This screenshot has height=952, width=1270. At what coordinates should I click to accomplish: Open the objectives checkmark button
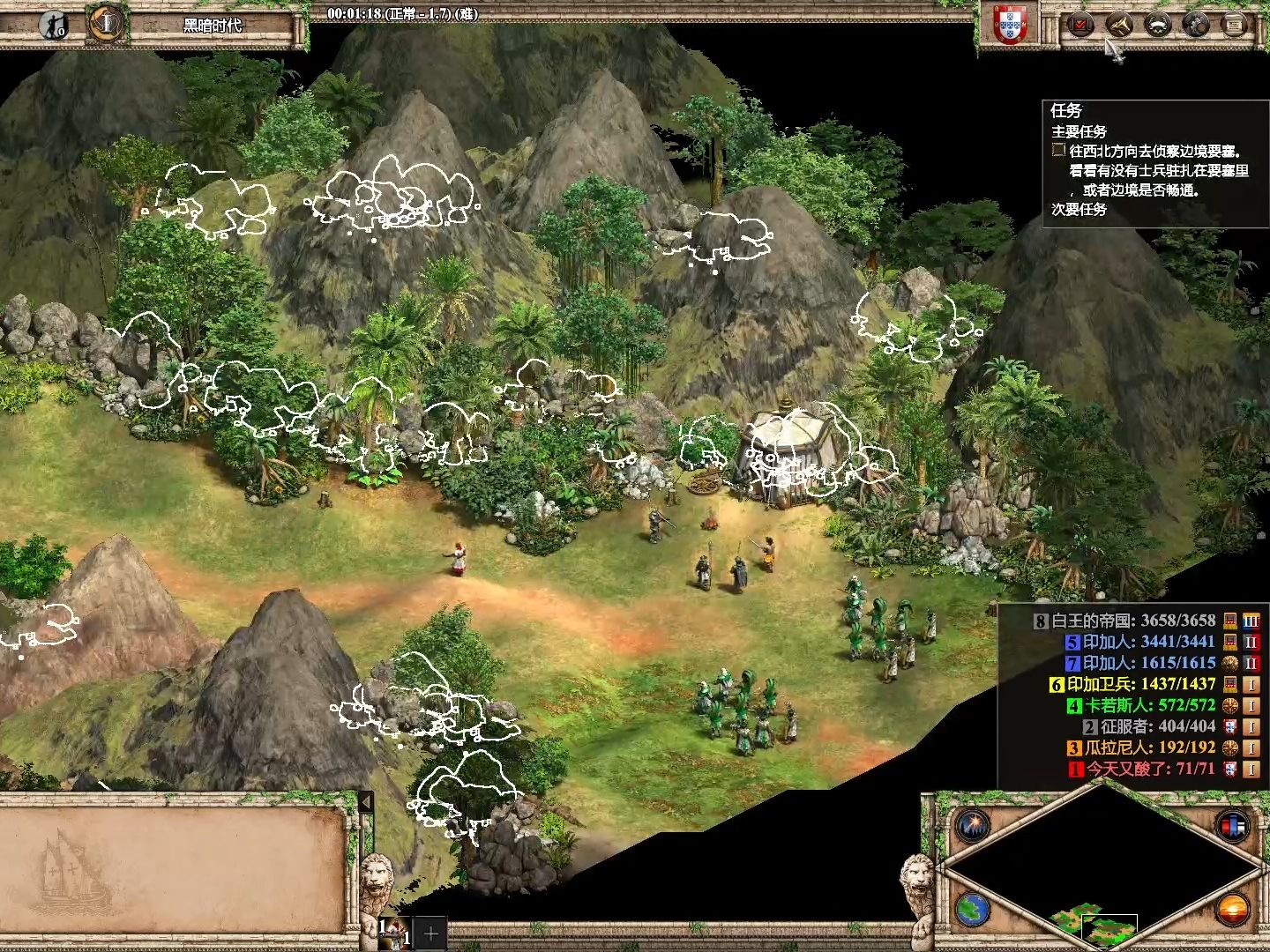click(x=1080, y=25)
